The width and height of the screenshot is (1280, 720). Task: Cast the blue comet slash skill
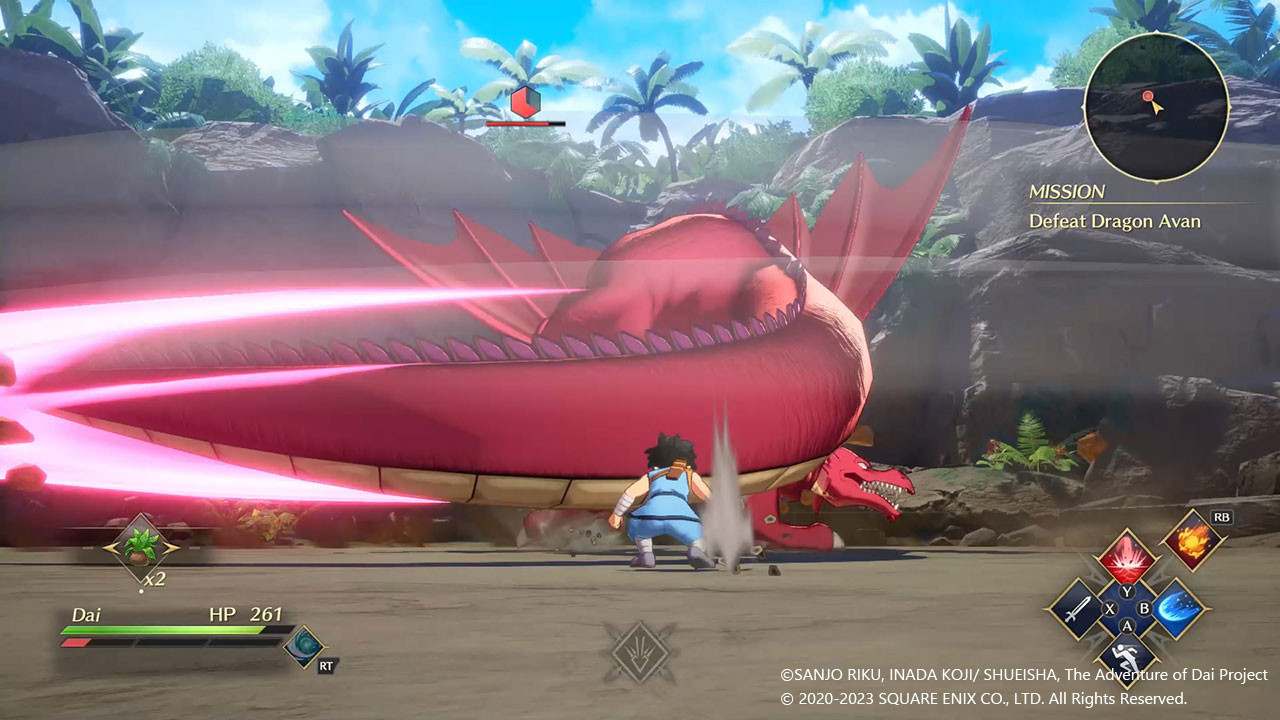click(x=1178, y=608)
